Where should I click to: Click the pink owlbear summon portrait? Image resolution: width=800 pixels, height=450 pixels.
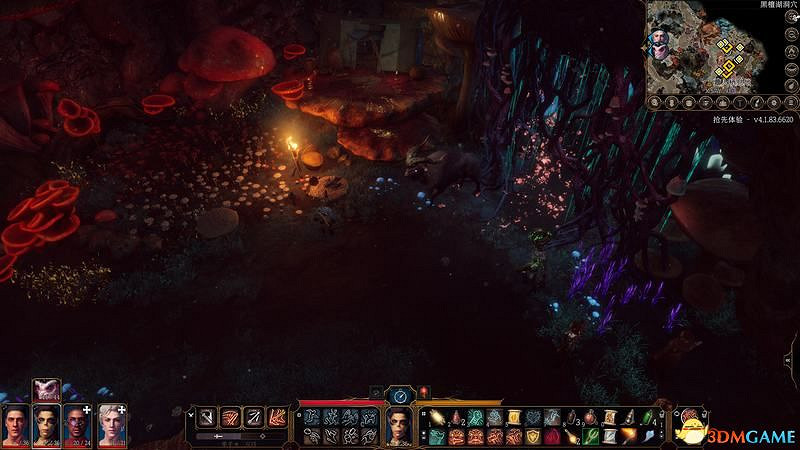pyautogui.click(x=46, y=390)
